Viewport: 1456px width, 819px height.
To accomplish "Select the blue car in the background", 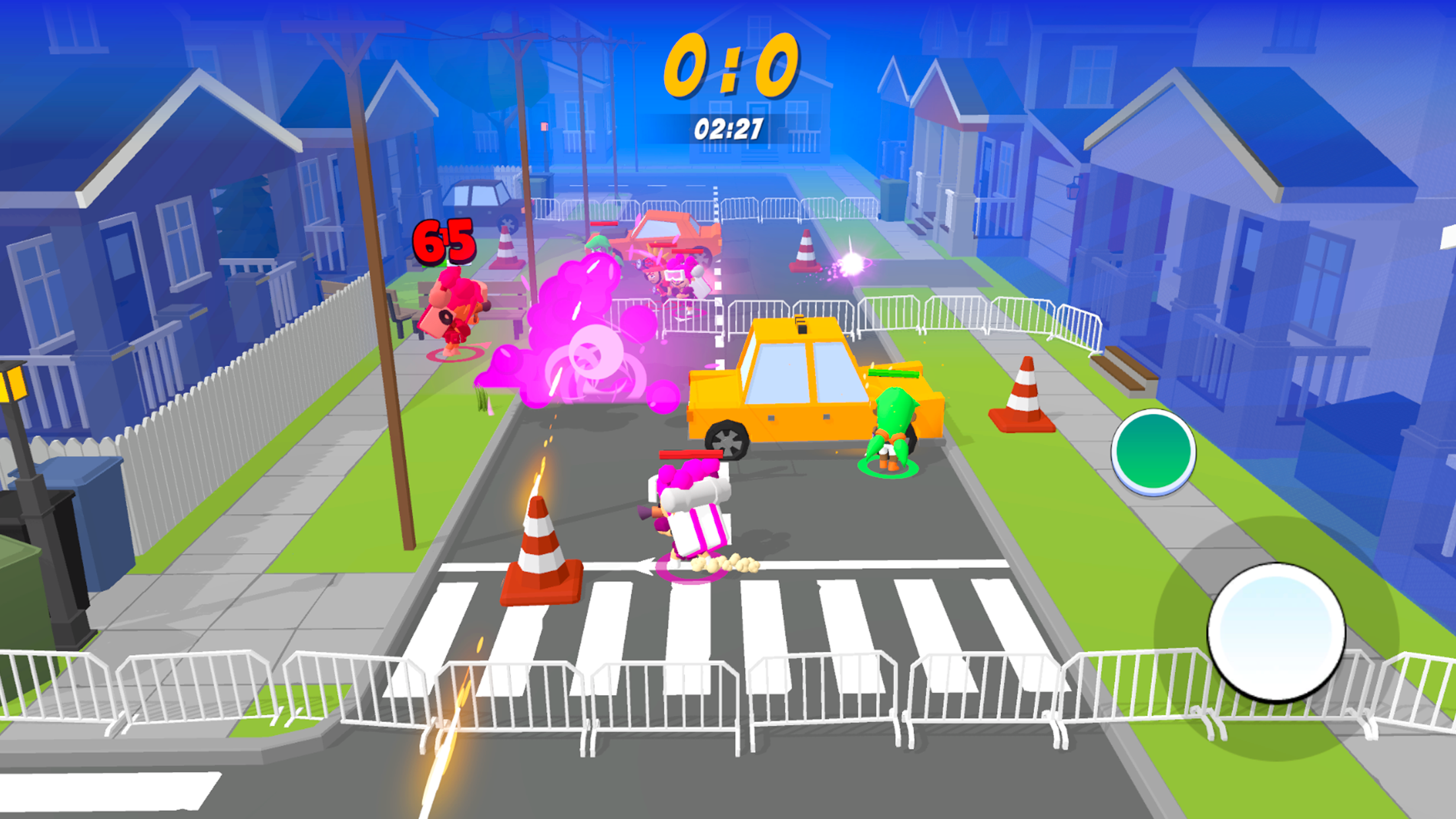I will coord(478,198).
